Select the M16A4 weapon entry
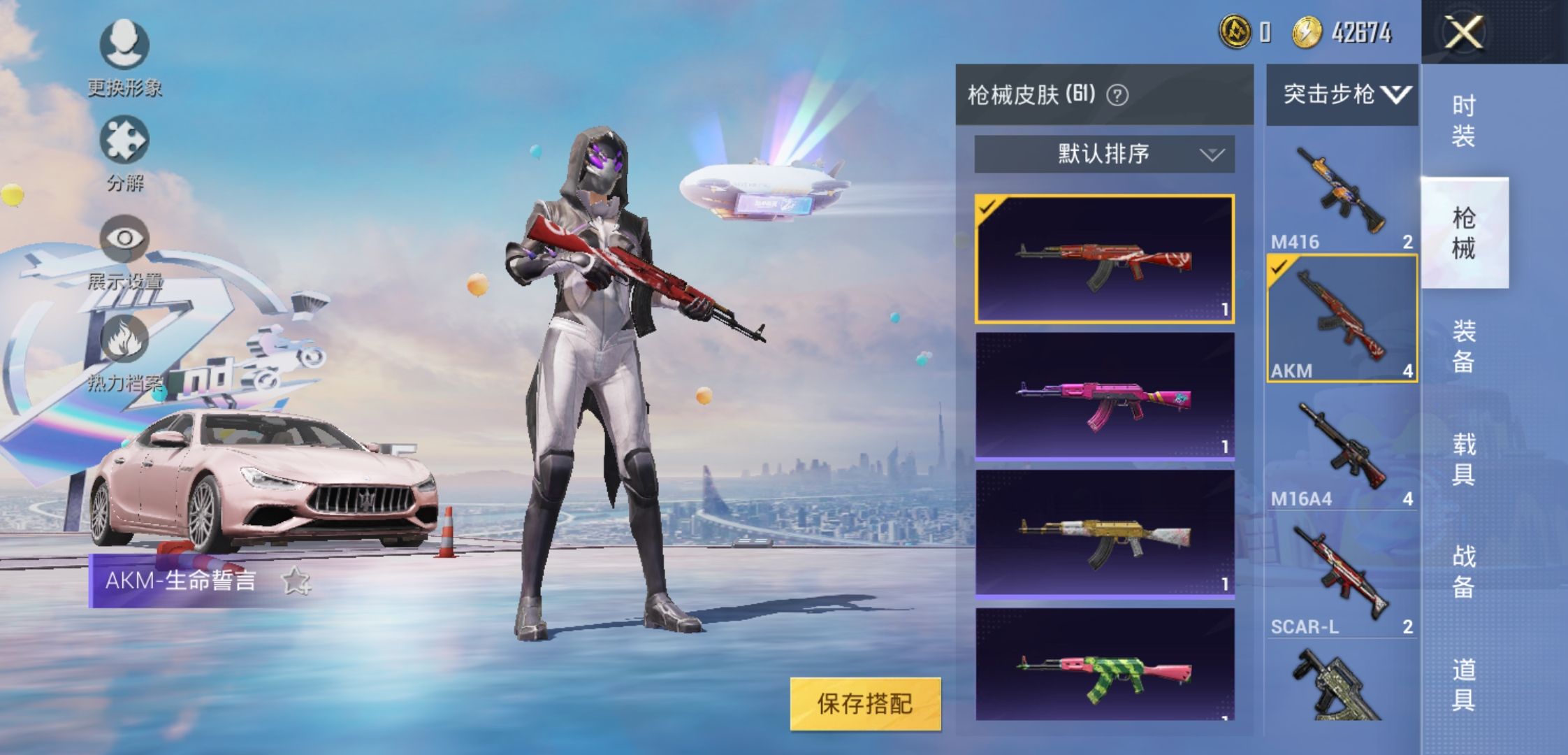 click(x=1342, y=451)
